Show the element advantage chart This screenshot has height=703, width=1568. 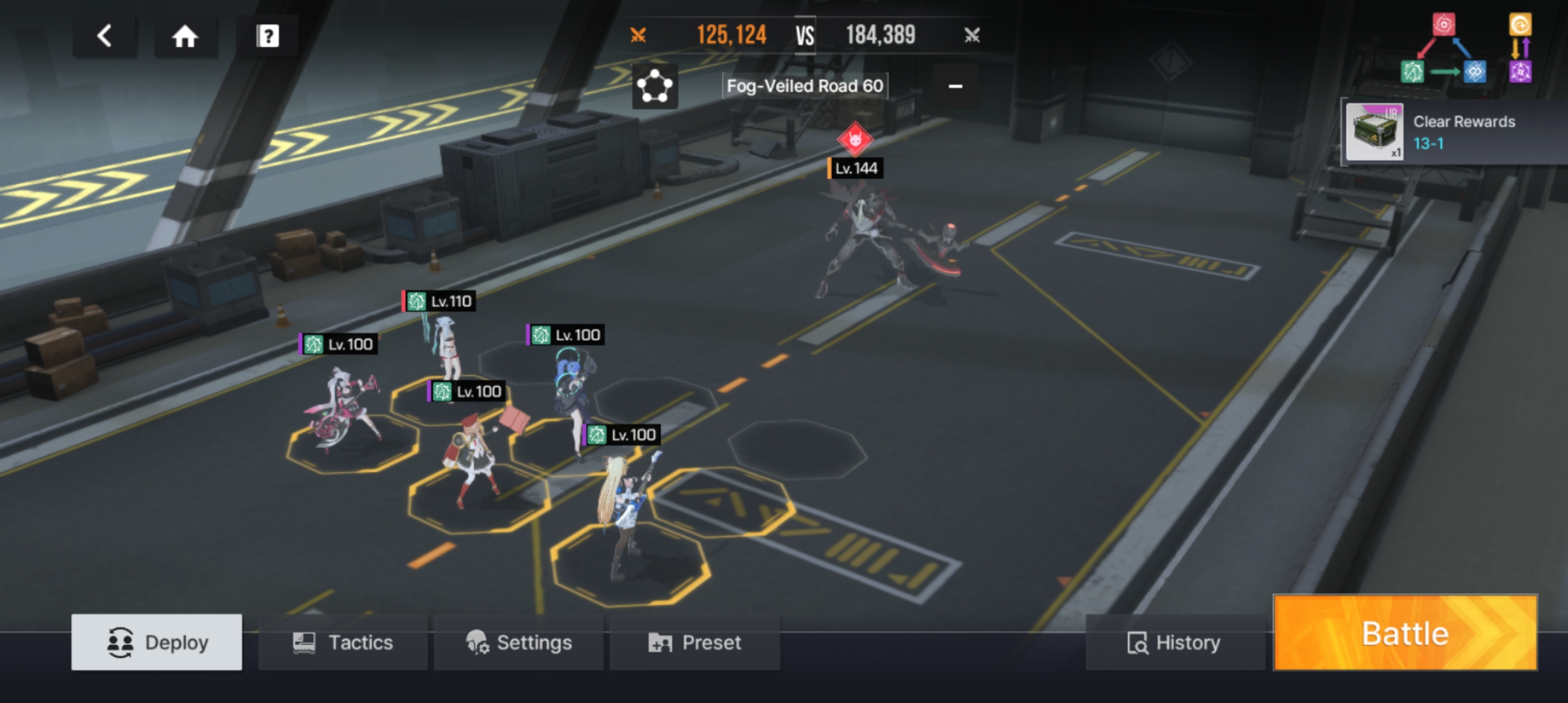pos(1465,49)
